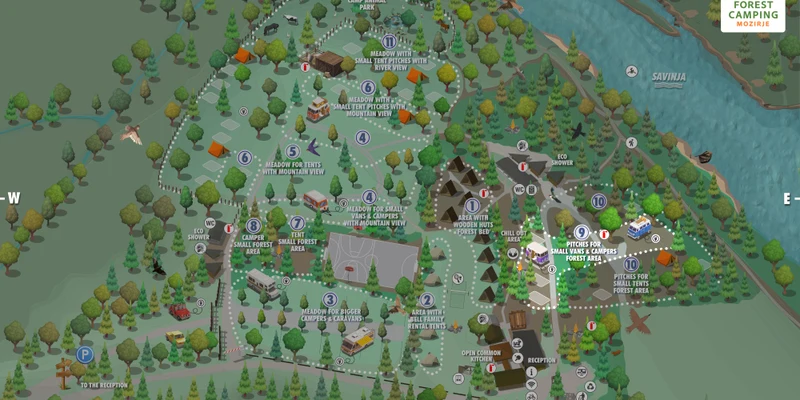
Task: Select marker 5 meadow for tents
Action: pos(293,152)
